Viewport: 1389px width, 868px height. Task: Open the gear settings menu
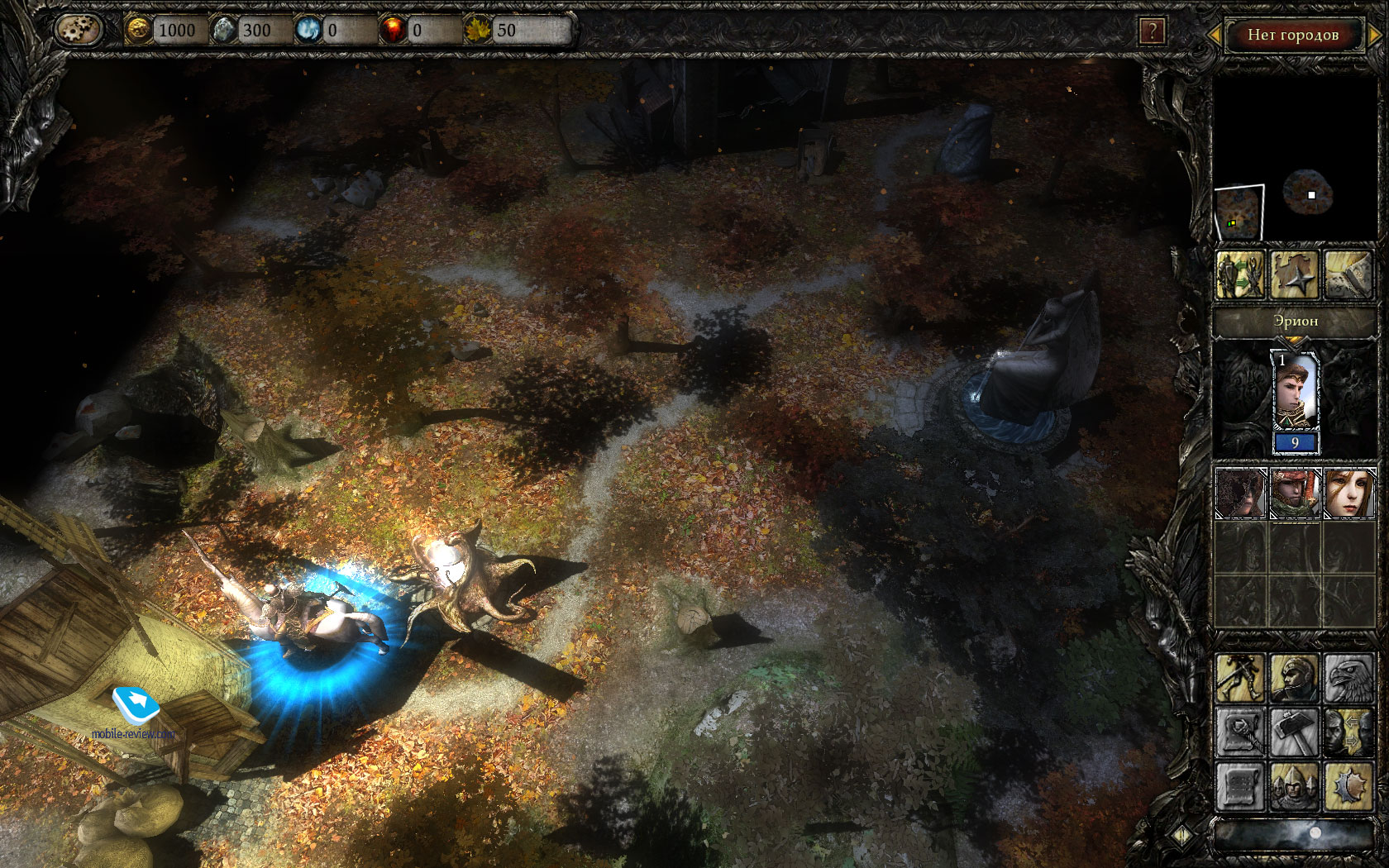78,31
